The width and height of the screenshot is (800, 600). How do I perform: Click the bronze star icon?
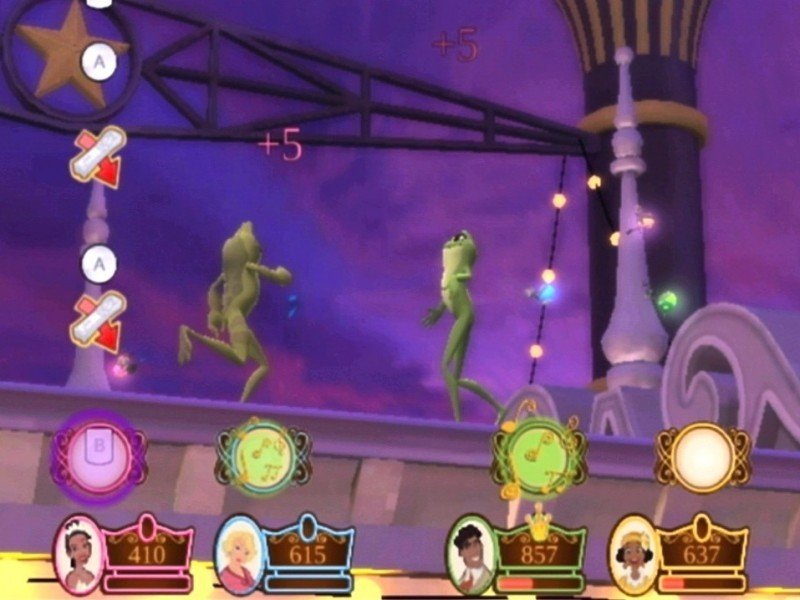(62, 52)
